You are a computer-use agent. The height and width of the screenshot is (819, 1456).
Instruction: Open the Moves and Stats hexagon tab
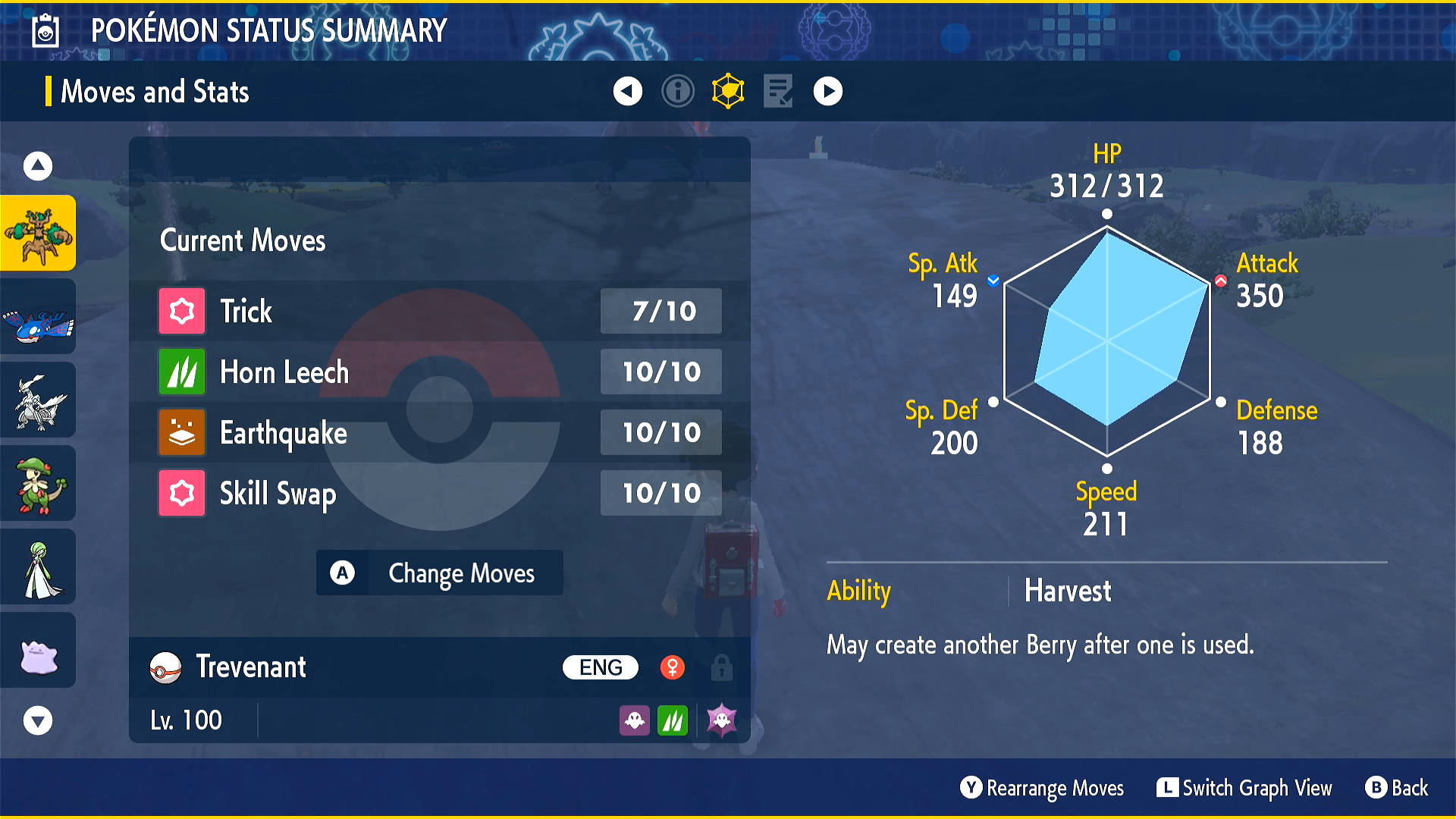point(728,92)
